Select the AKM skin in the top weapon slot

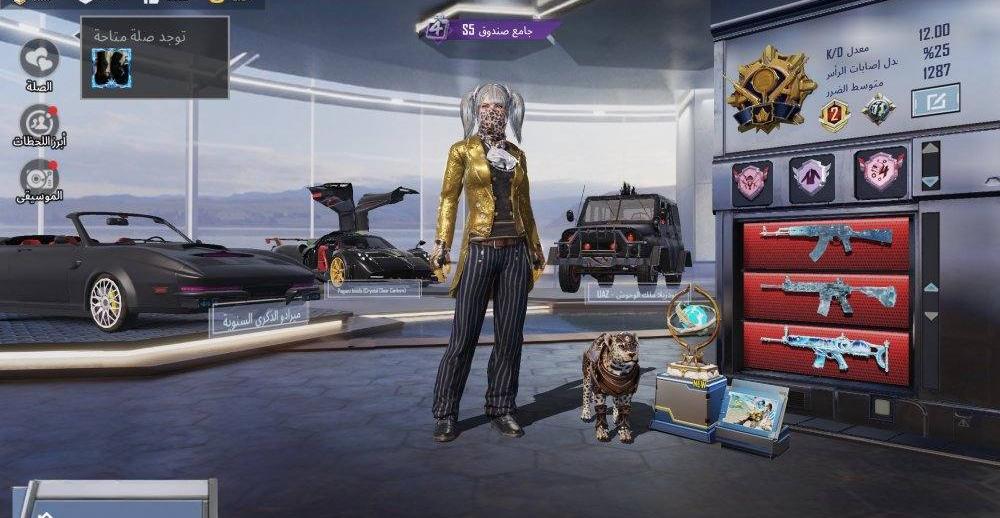826,244
